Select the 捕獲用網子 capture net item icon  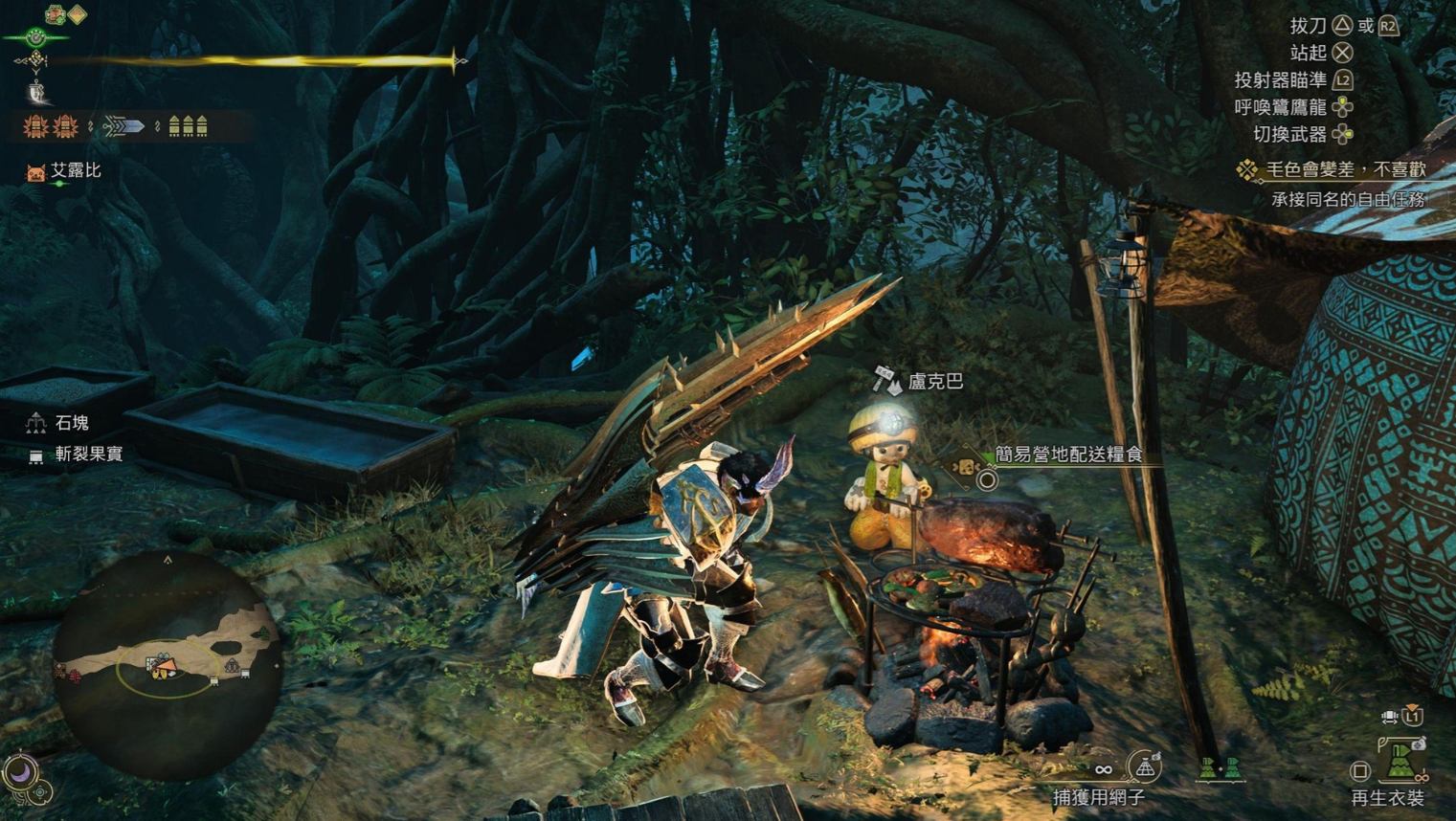(x=1146, y=766)
